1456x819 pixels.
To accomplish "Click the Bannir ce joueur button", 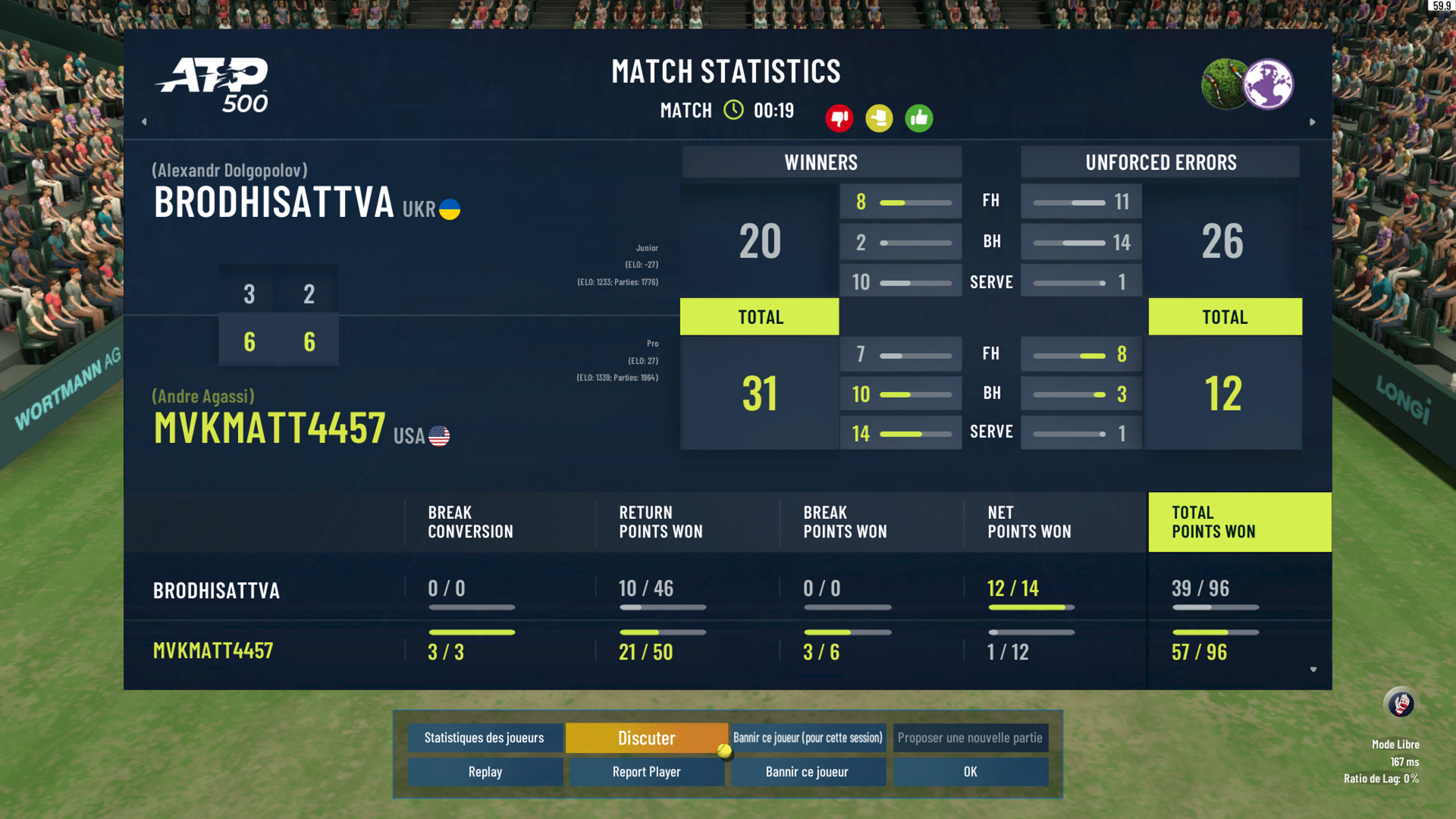I will (x=808, y=772).
